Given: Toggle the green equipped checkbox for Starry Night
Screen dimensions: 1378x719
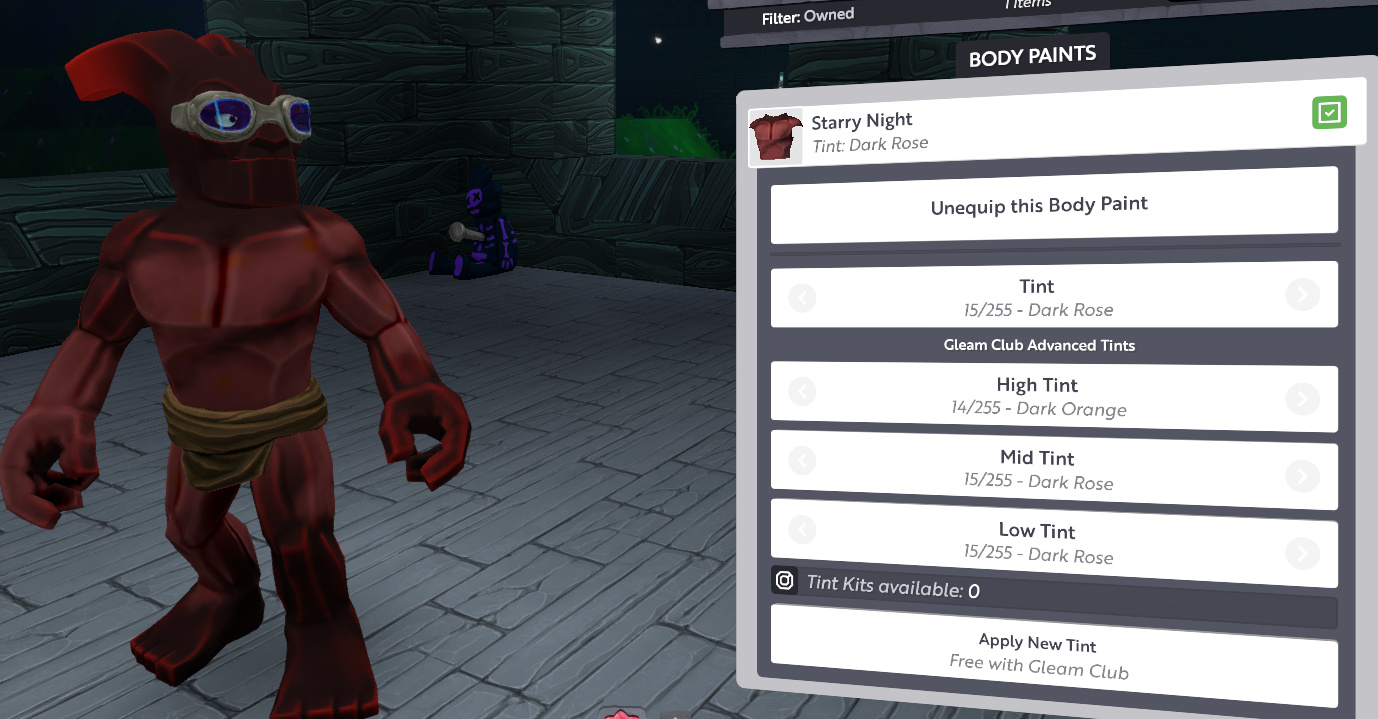Looking at the screenshot, I should pyautogui.click(x=1329, y=112).
